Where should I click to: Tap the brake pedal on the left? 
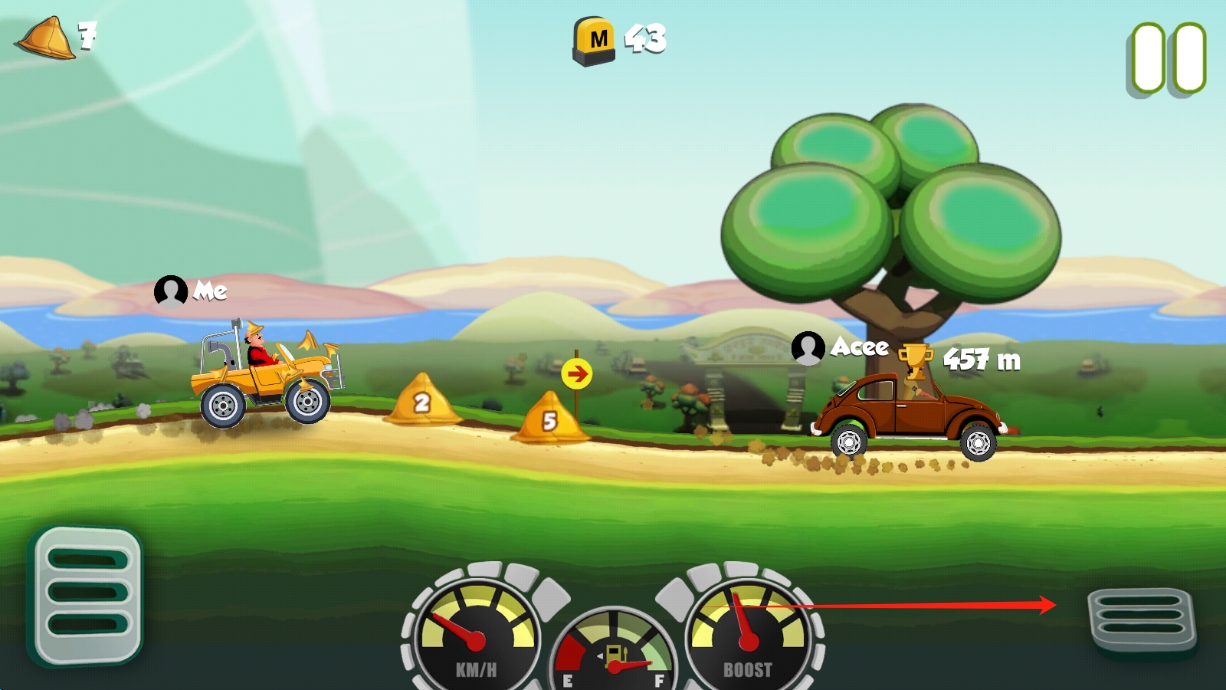[x=86, y=595]
